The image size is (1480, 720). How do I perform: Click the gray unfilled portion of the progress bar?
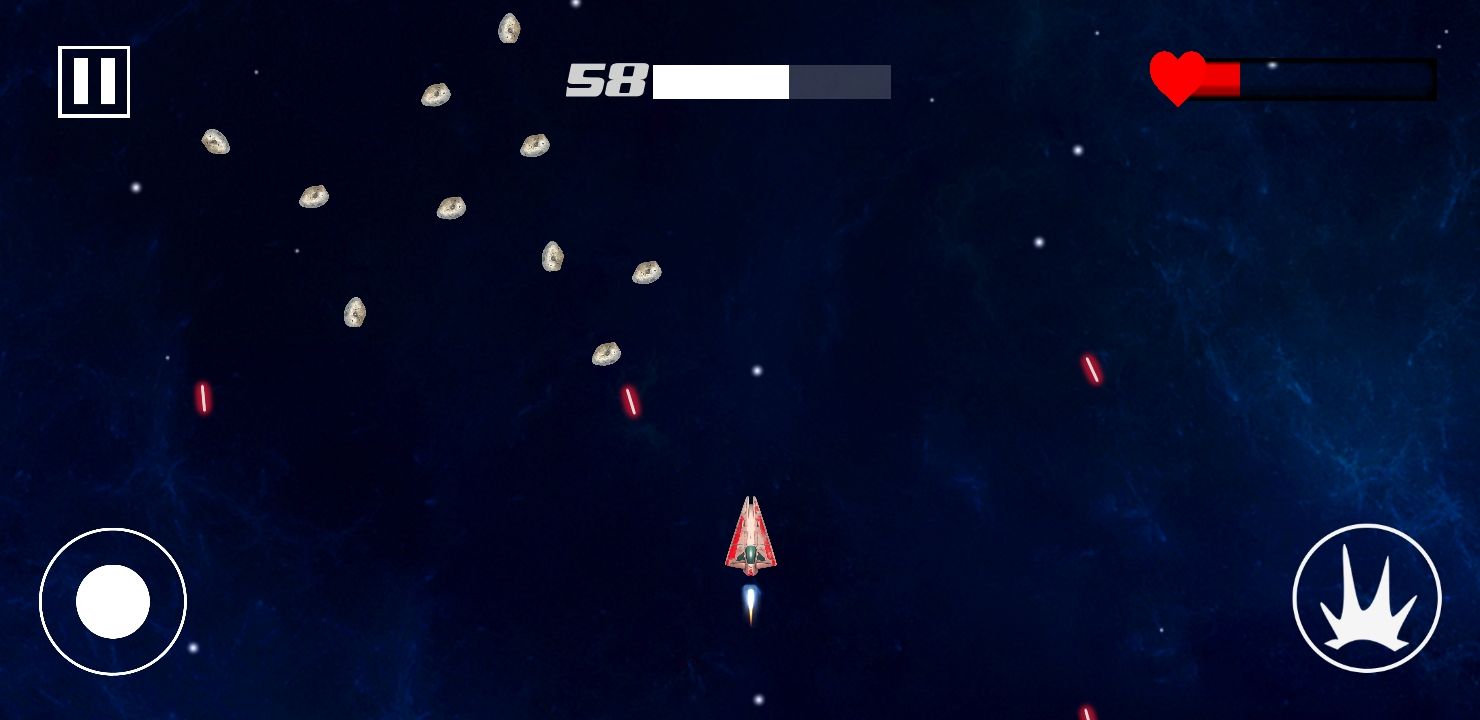click(x=840, y=81)
